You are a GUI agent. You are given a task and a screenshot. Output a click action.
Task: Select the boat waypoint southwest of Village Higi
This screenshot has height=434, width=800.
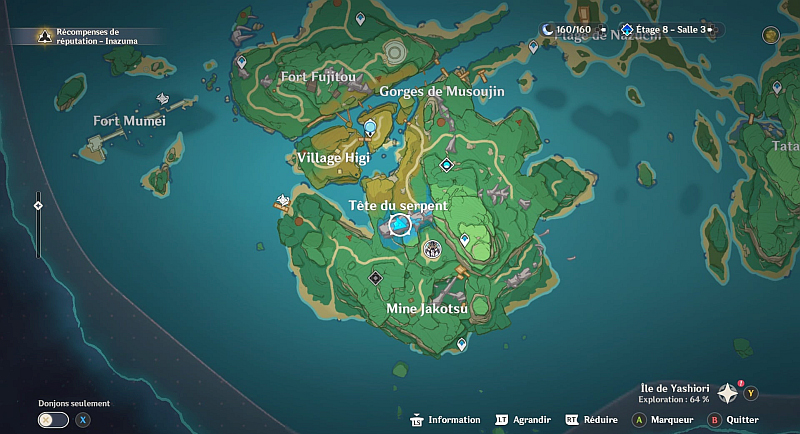283,202
